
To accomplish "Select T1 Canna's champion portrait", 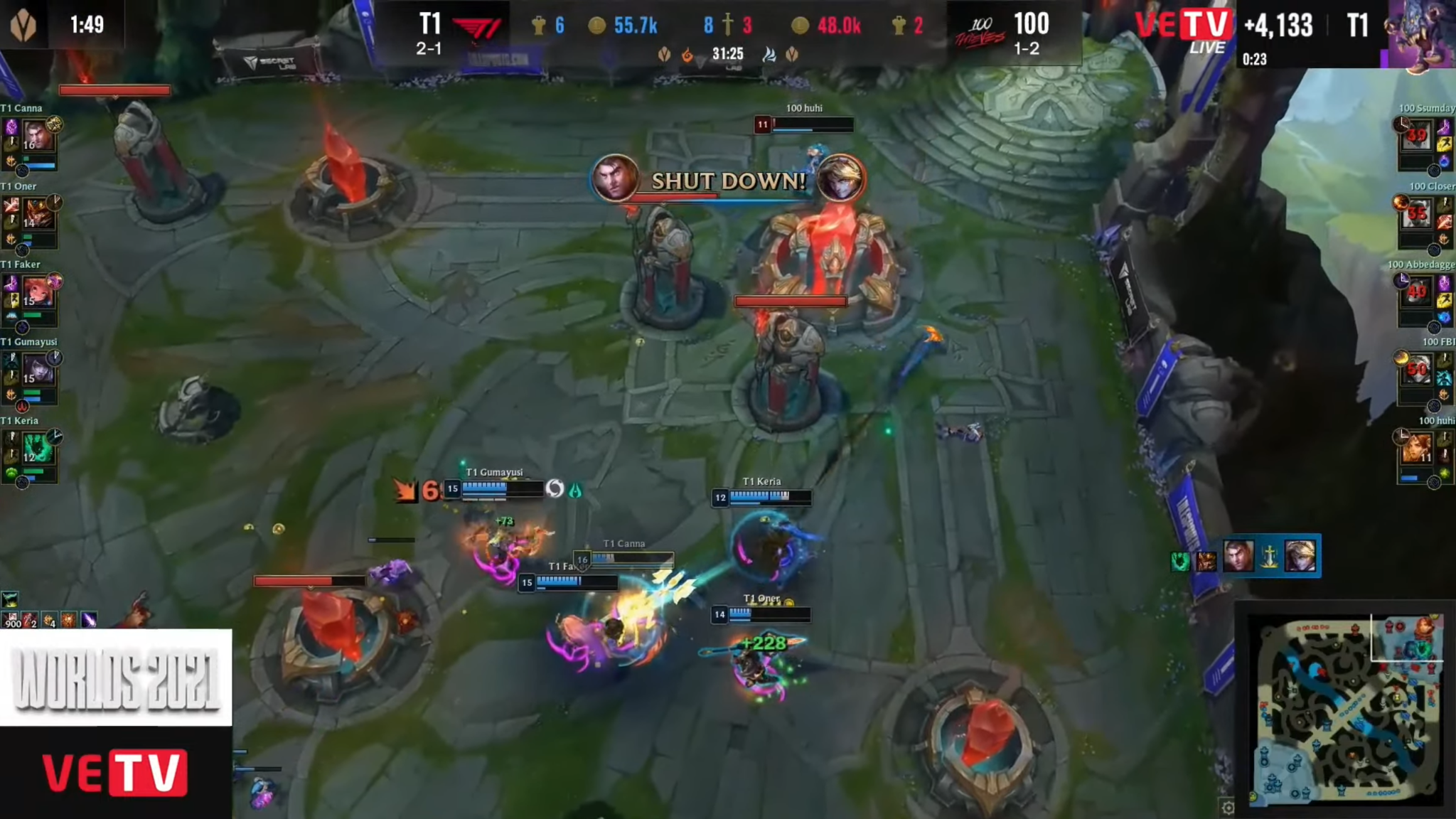I will coord(38,135).
